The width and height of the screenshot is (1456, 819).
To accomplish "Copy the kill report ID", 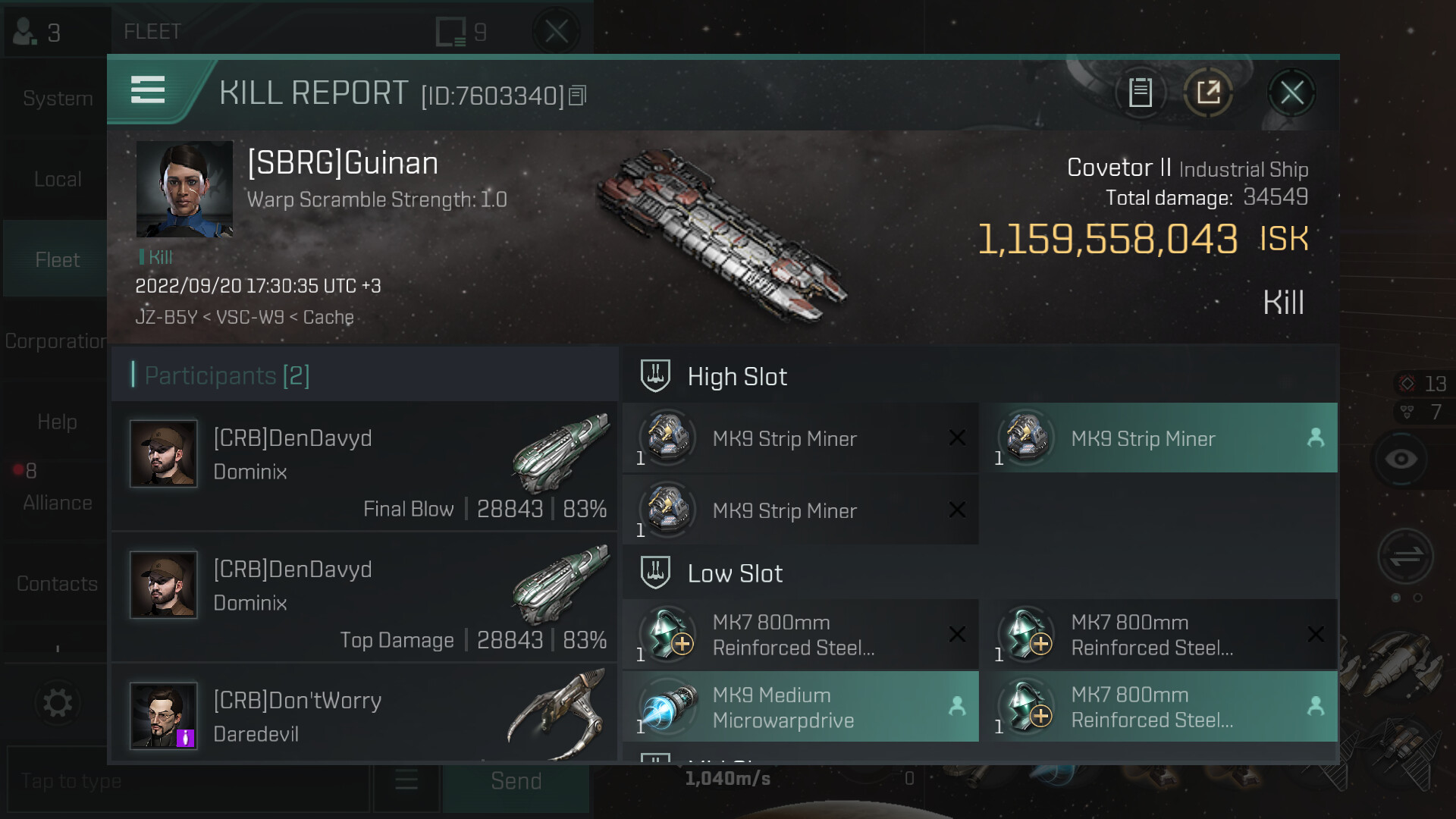I will (578, 96).
